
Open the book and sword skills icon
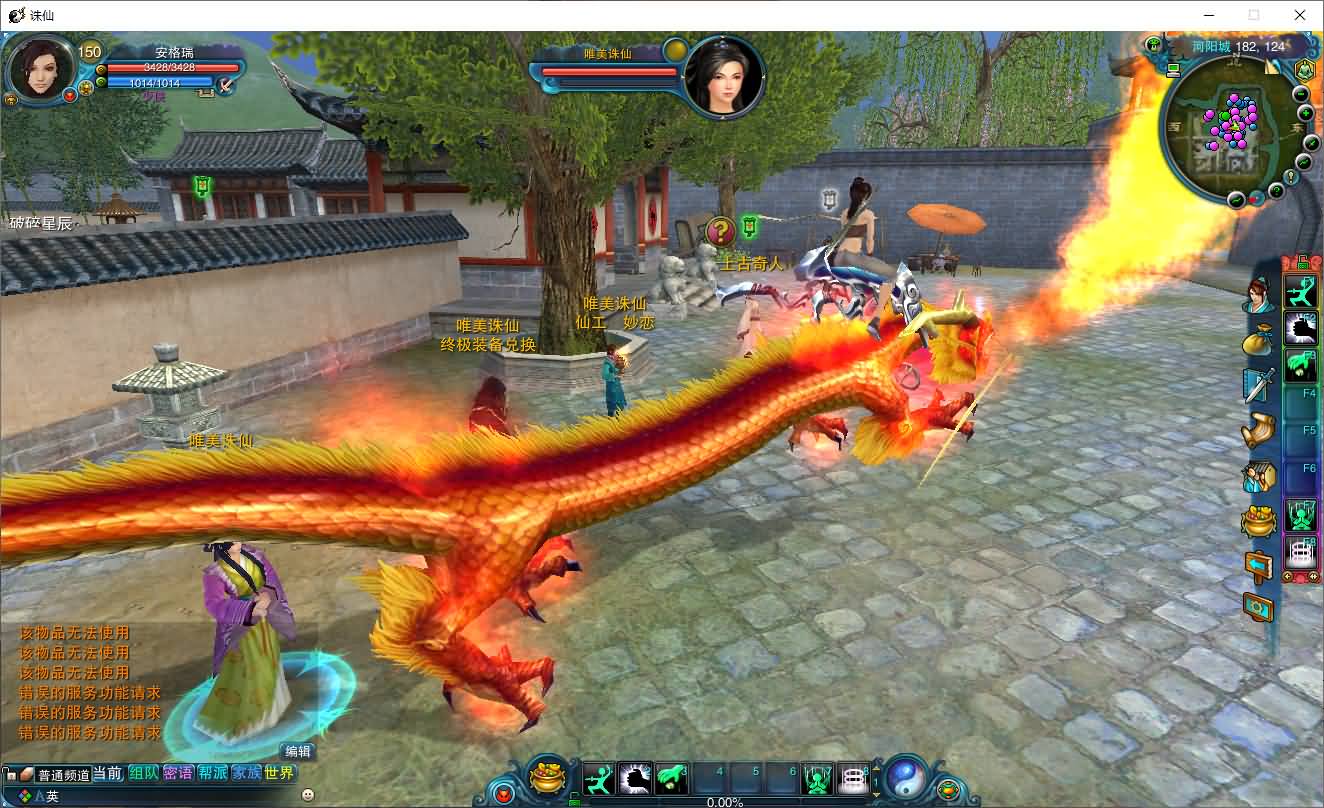tap(1258, 385)
